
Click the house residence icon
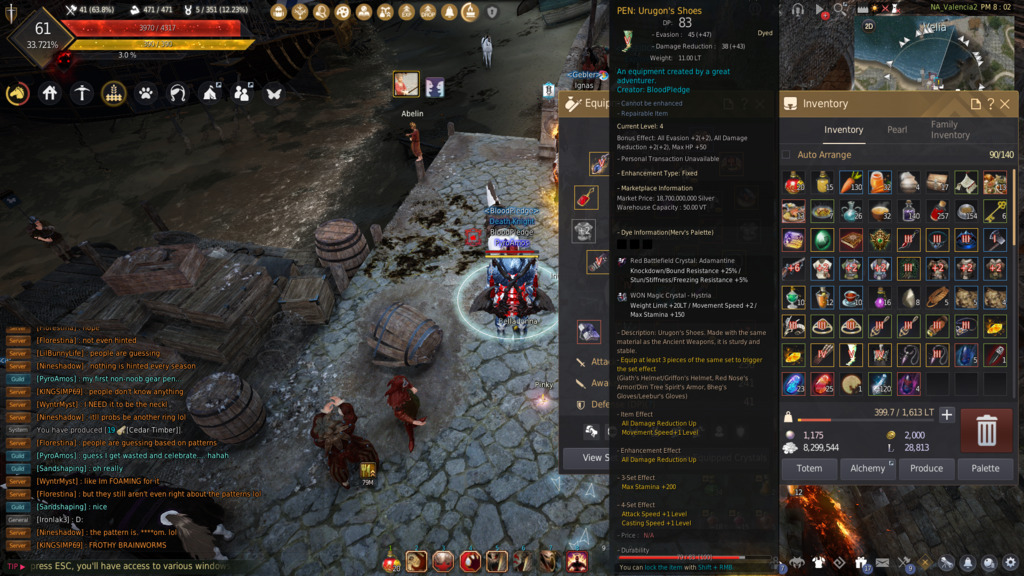pos(50,93)
